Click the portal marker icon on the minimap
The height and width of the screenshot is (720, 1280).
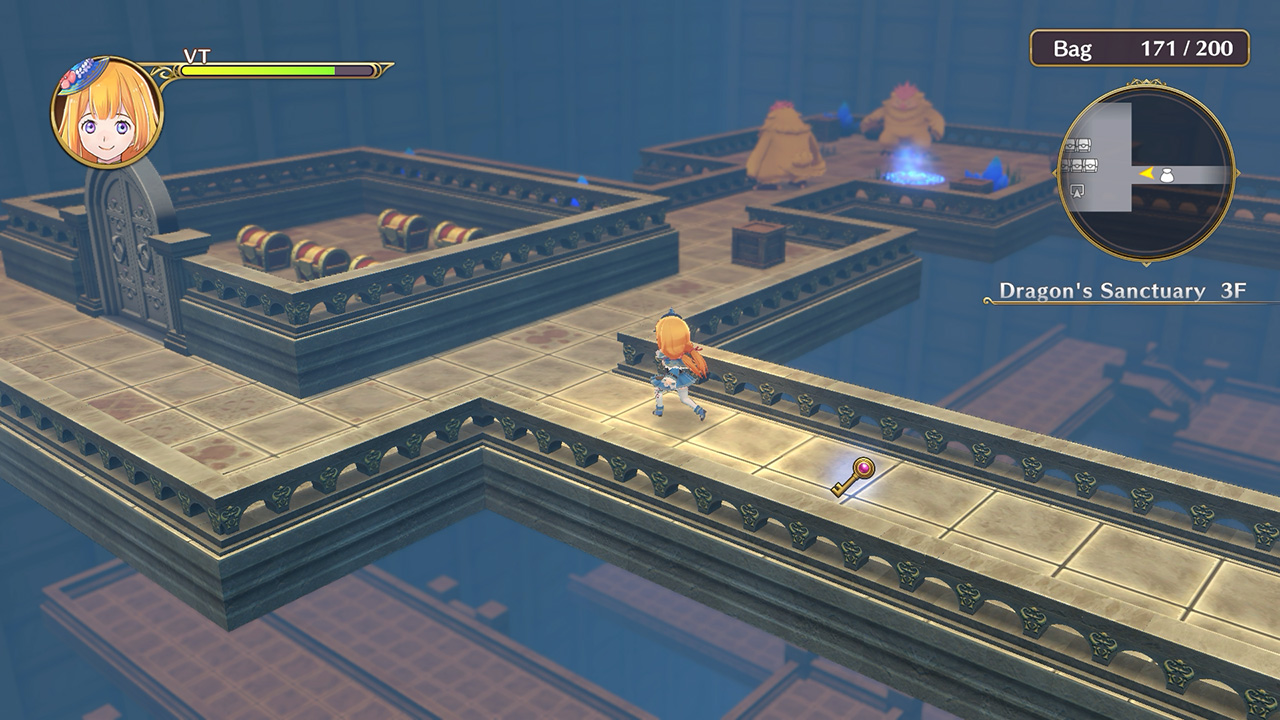(x=1077, y=191)
